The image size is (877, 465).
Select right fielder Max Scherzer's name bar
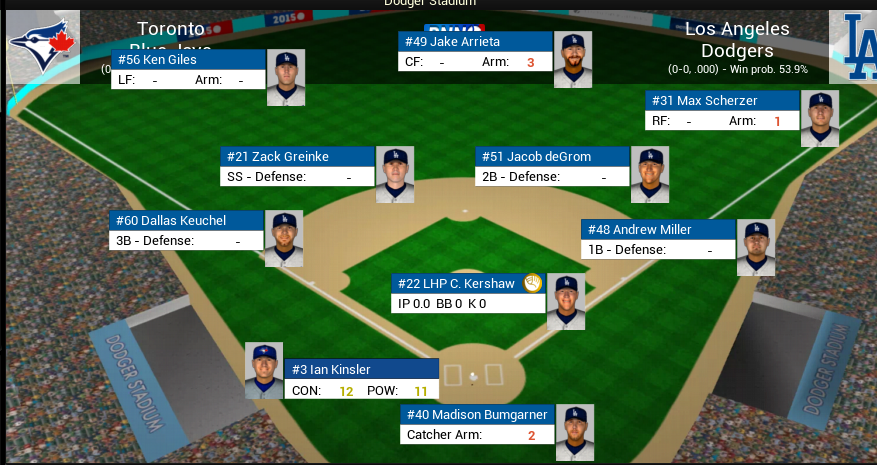coord(722,101)
